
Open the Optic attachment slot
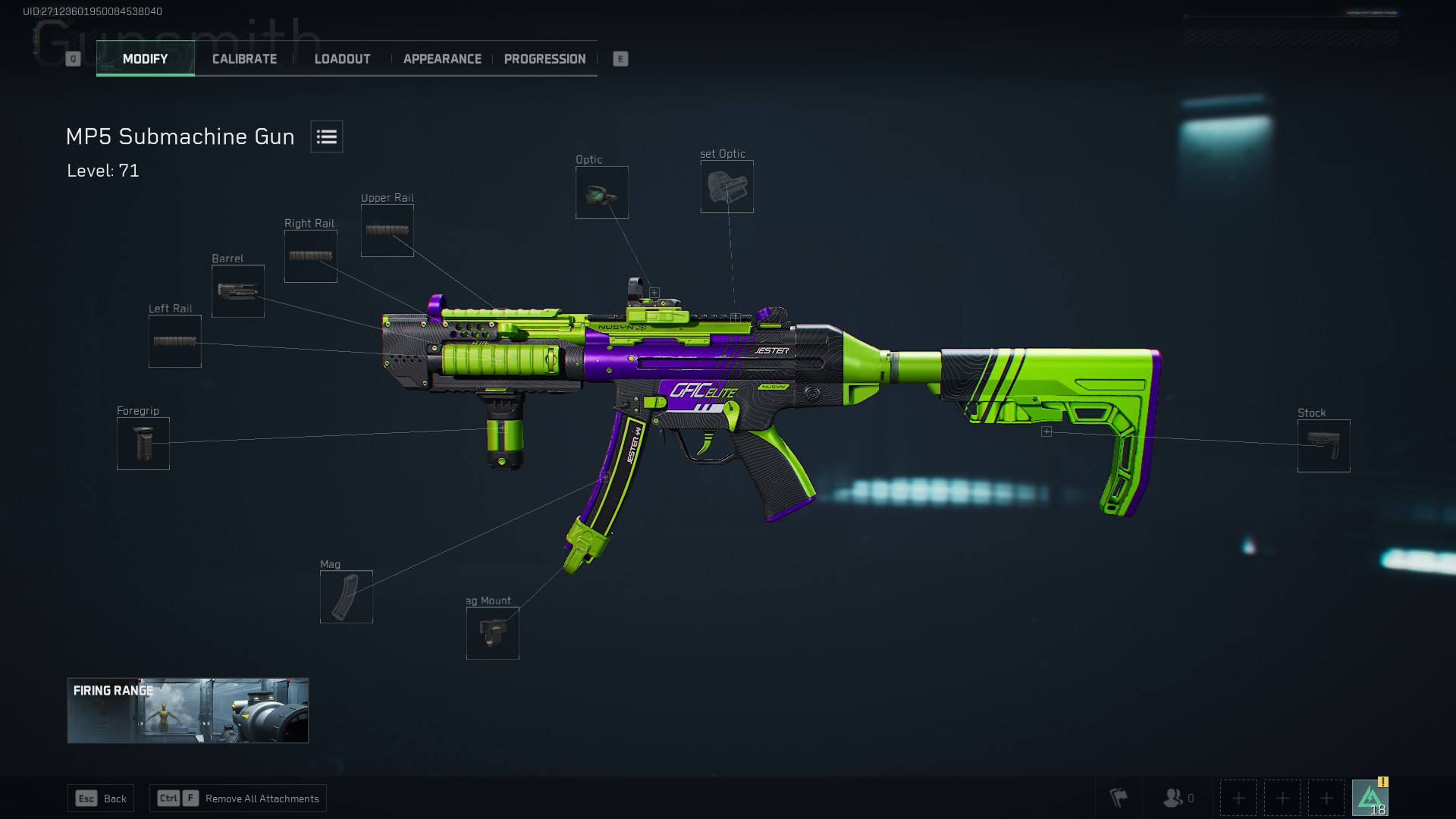point(601,192)
